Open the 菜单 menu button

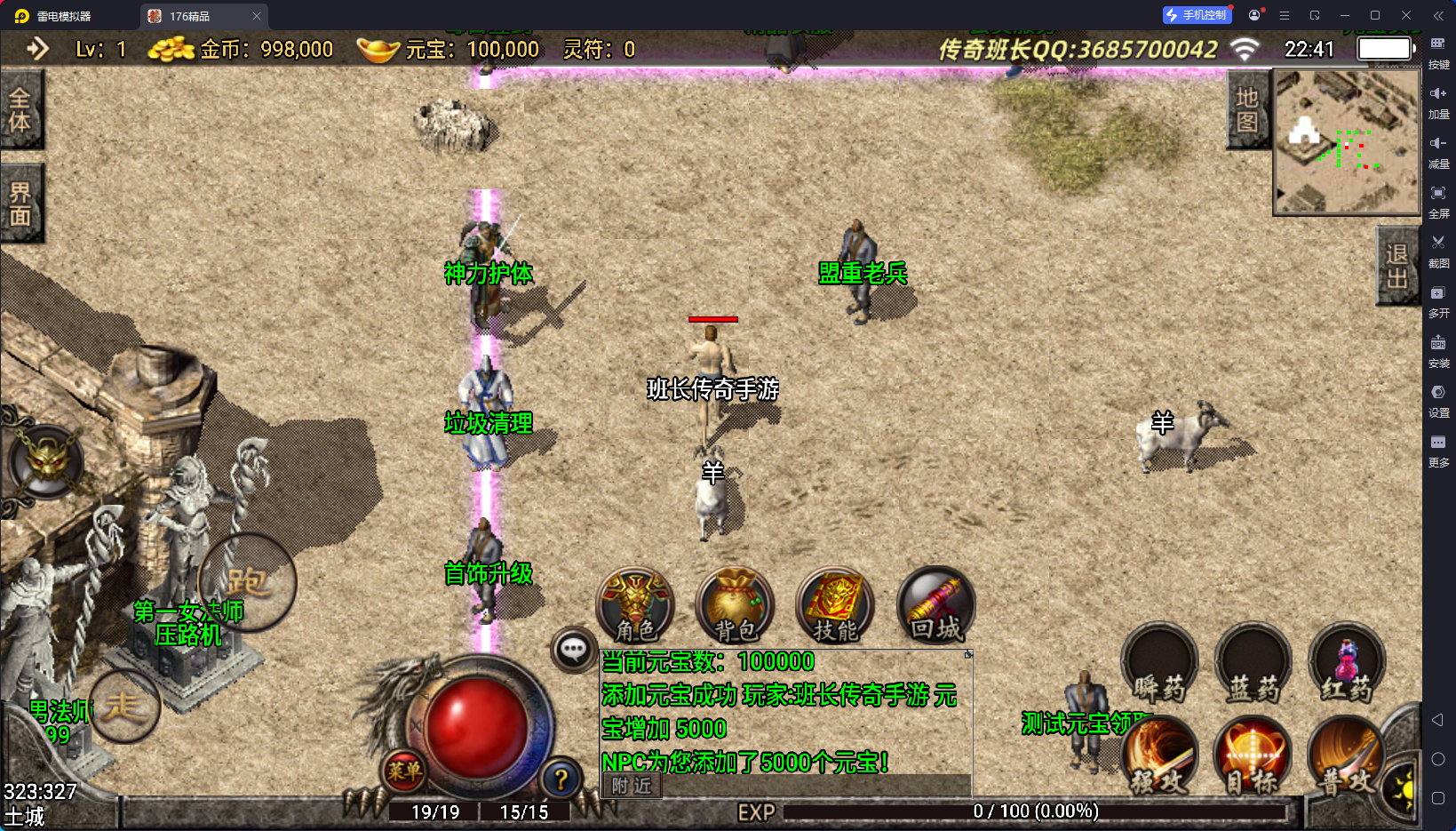click(404, 771)
